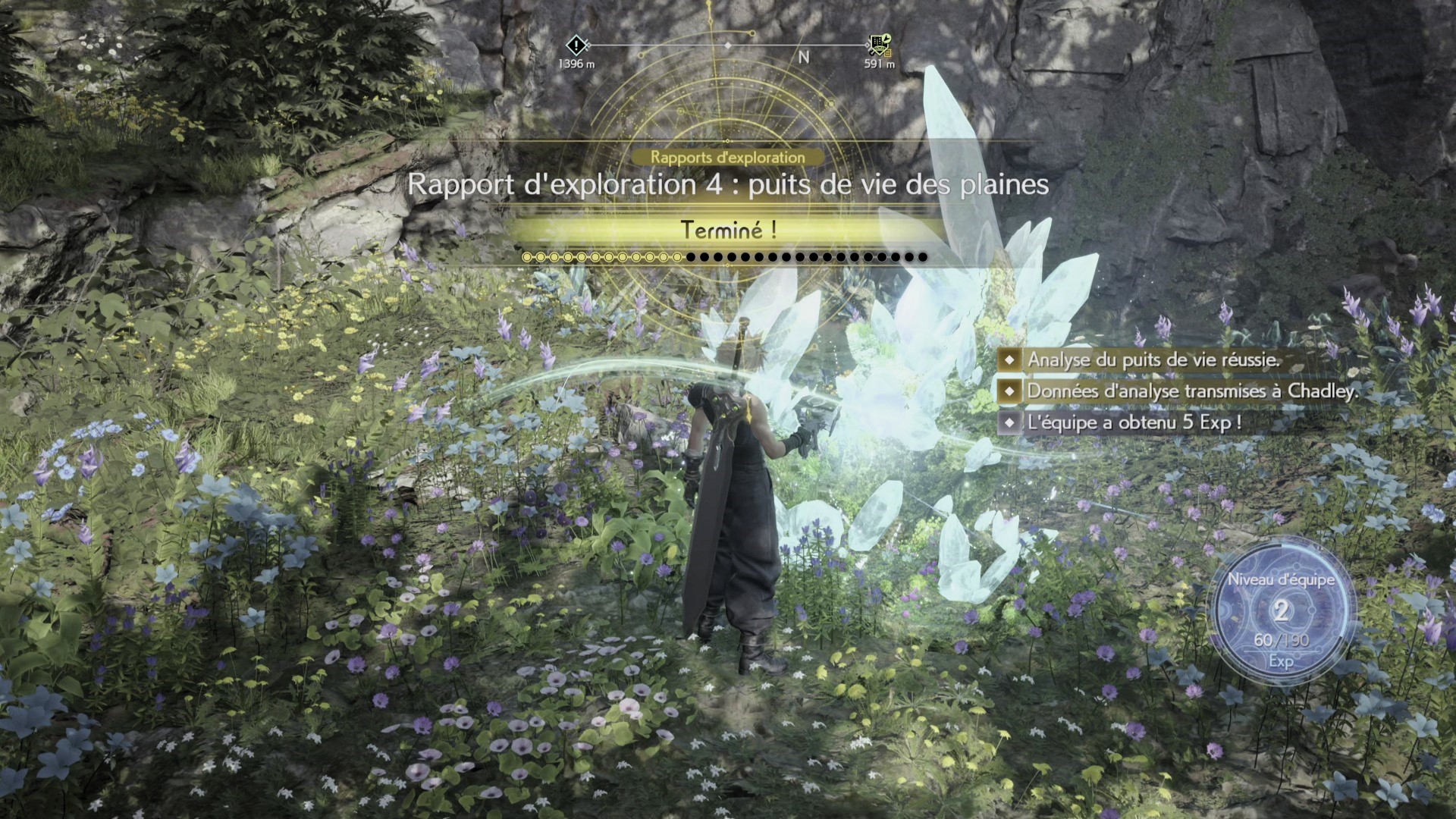Screen dimensions: 1456x819
Task: Click the diamond bullet beside 'Analyse du puits'
Action: point(1009,360)
